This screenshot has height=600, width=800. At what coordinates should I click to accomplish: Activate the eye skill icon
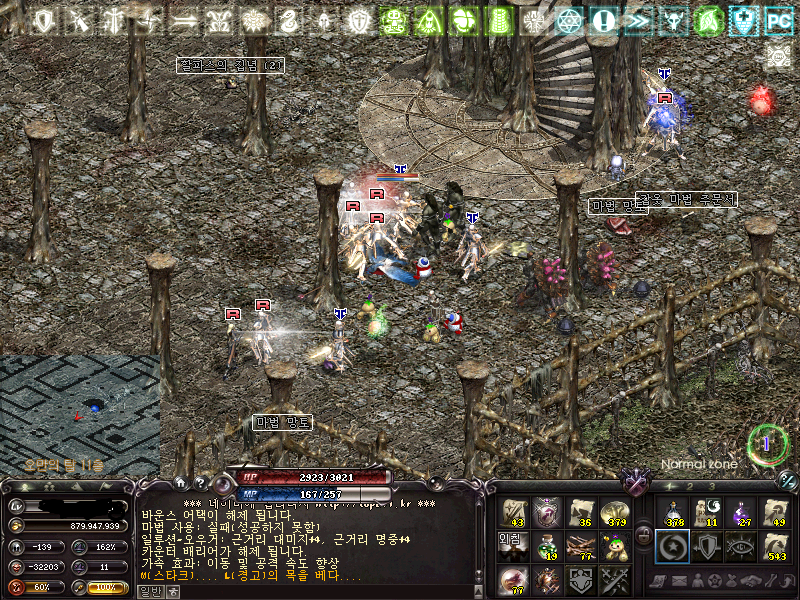click(741, 546)
